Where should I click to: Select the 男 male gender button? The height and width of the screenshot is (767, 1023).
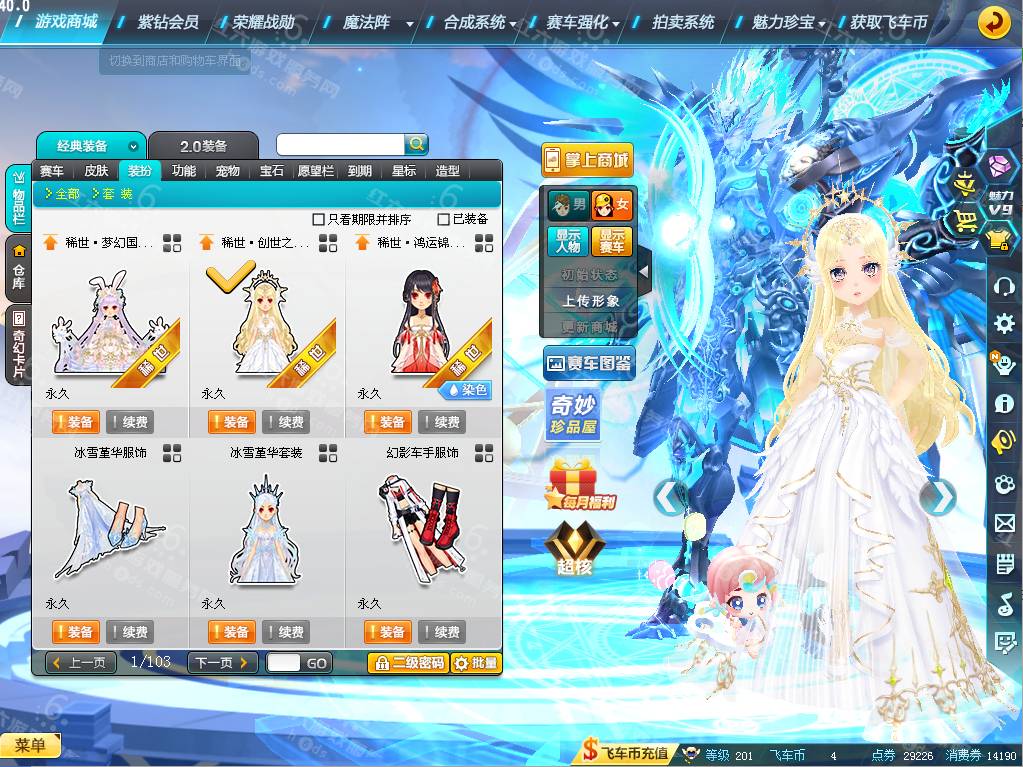click(x=568, y=206)
